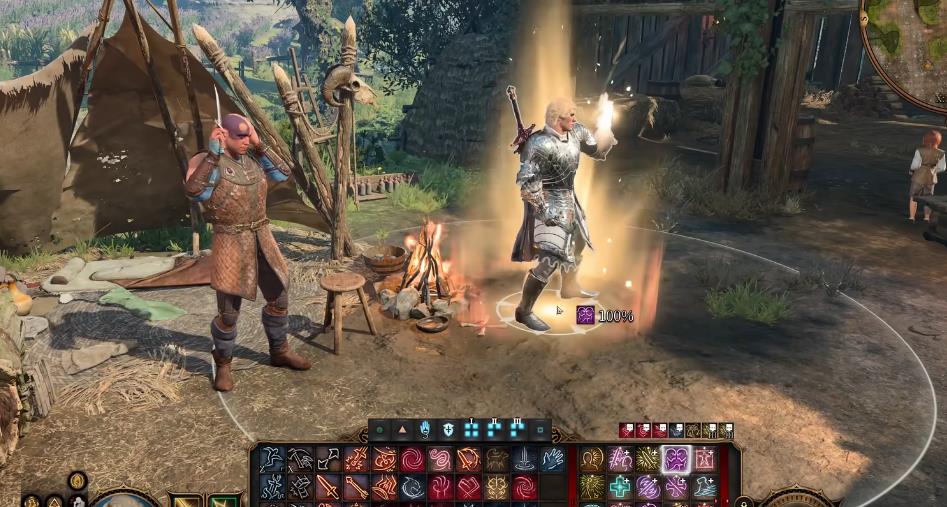Choose the orange head silhouette spell
The image size is (947, 507).
[592, 459]
